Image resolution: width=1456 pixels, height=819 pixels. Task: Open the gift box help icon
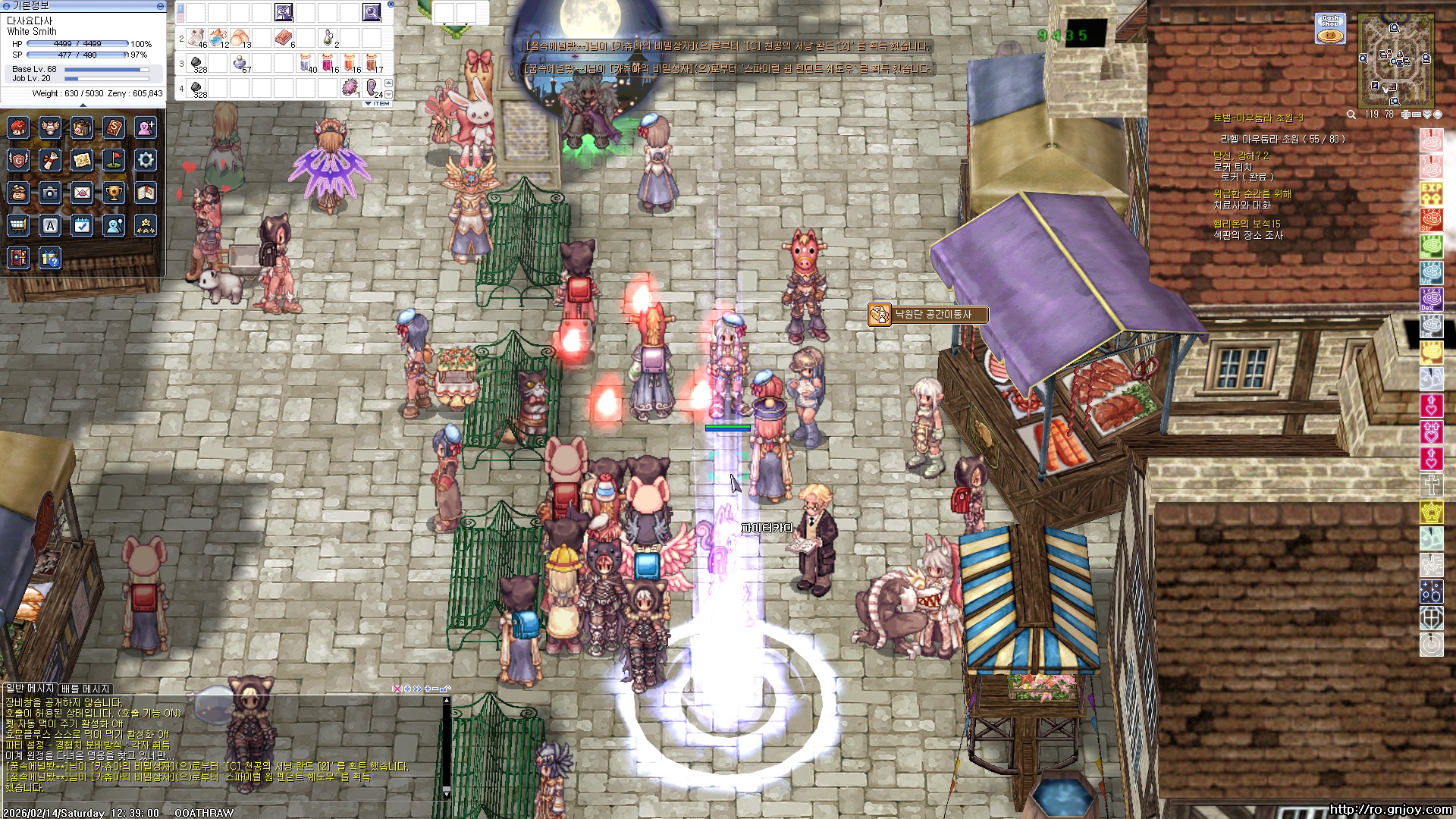[x=50, y=259]
